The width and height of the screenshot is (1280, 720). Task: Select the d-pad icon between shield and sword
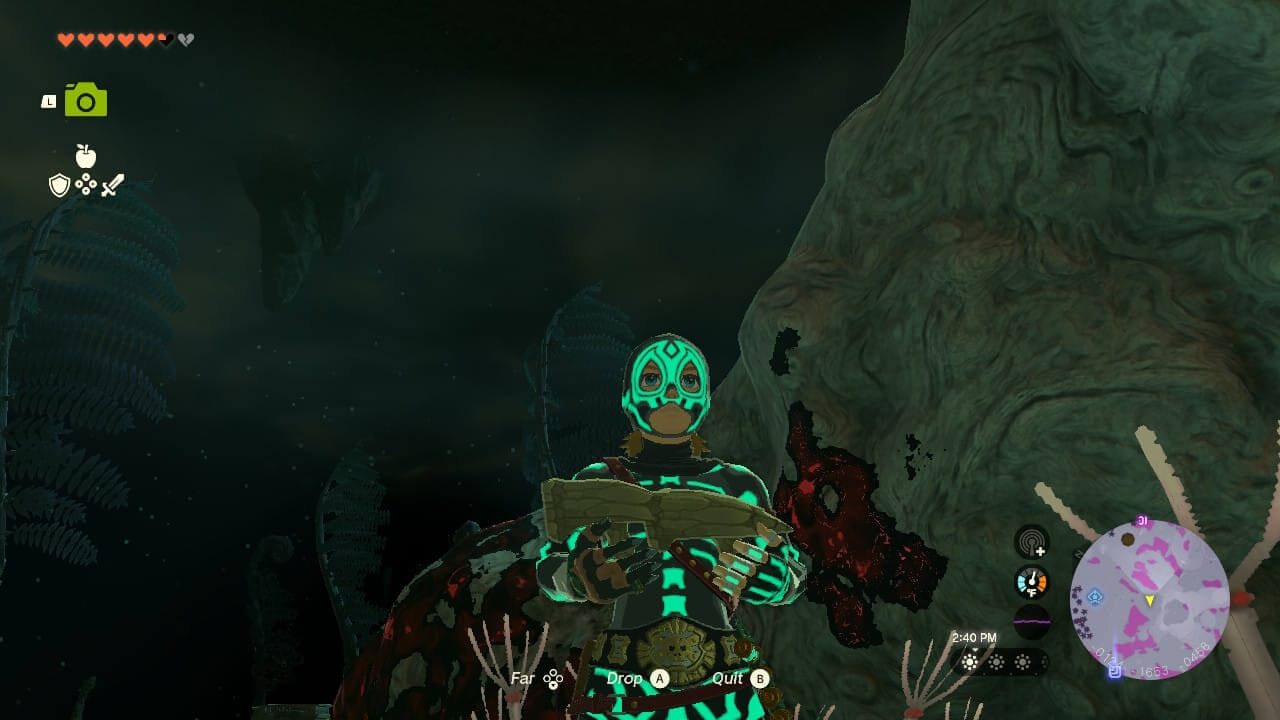(86, 184)
